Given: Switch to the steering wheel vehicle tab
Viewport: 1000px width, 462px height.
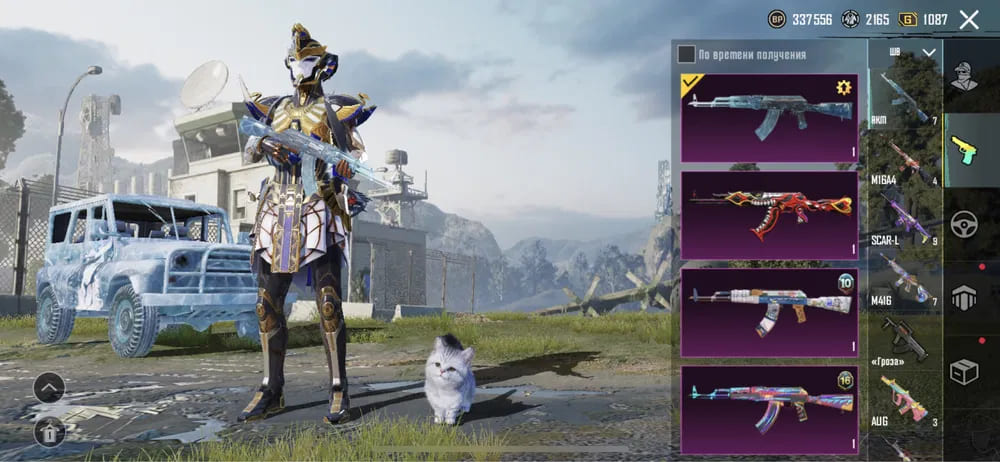Looking at the screenshot, I should (964, 223).
